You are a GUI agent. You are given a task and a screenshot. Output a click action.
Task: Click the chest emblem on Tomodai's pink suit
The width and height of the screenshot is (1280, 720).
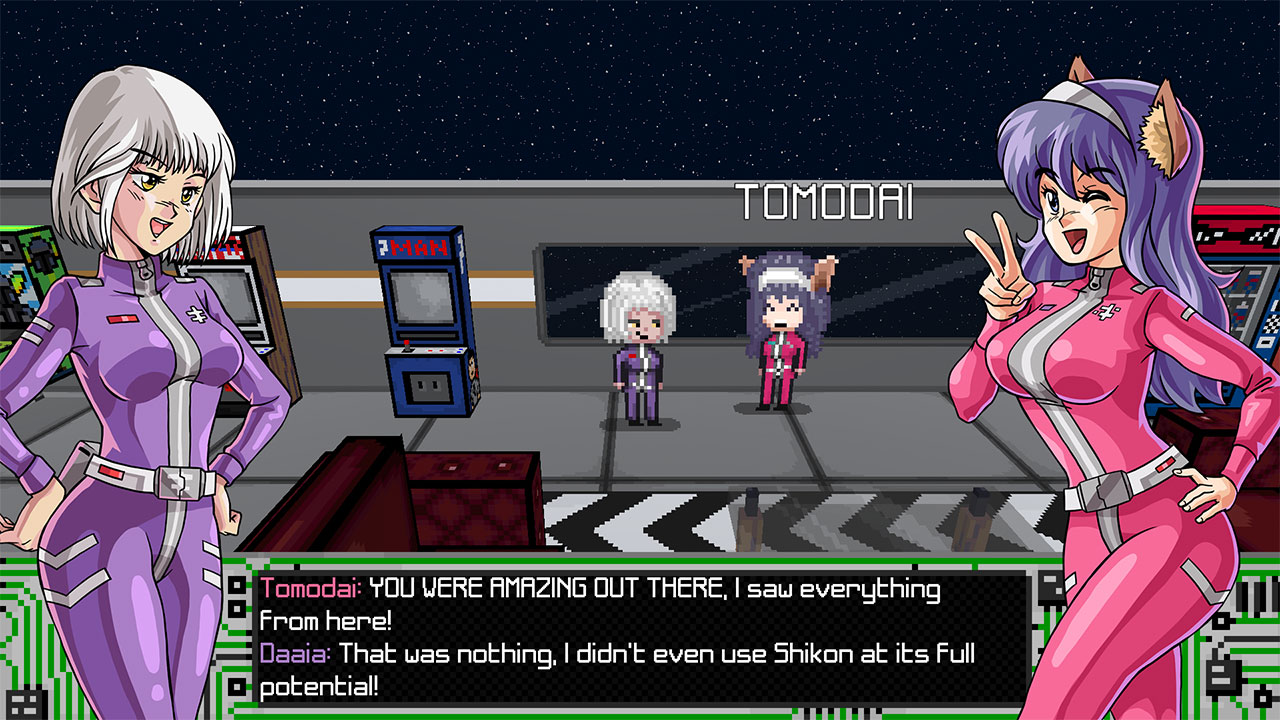pyautogui.click(x=1108, y=310)
